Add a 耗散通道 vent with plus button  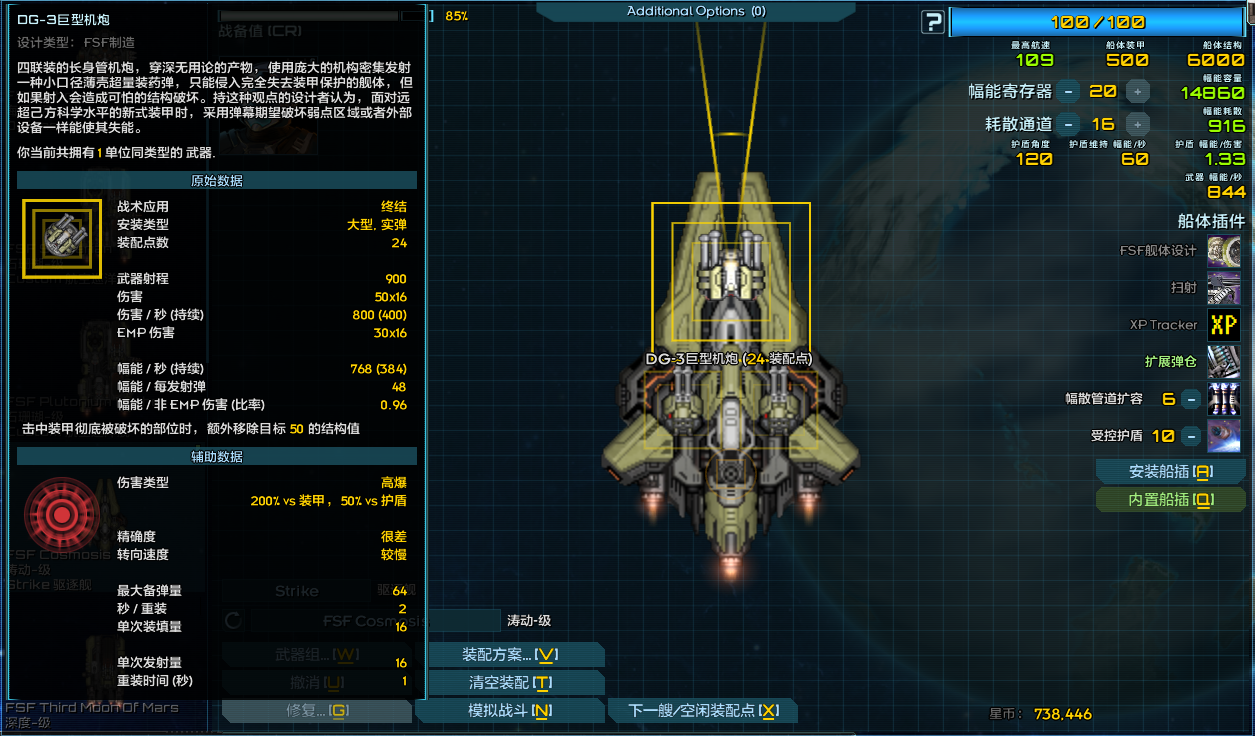1137,125
